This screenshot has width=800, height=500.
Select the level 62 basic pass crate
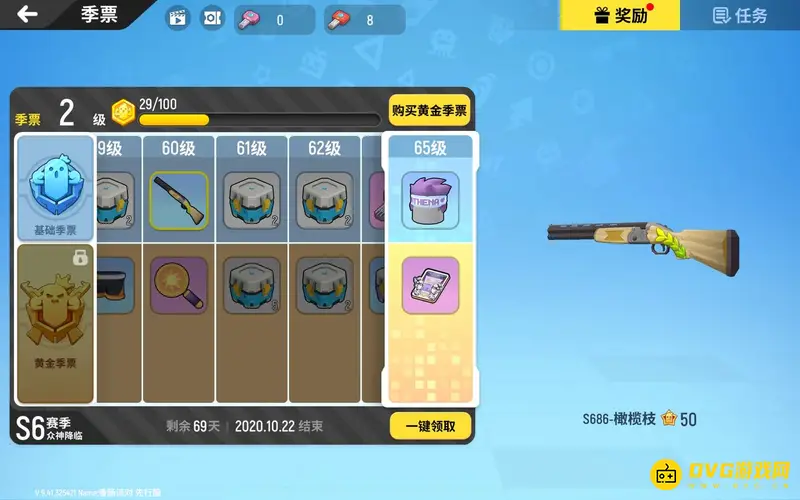pyautogui.click(x=325, y=200)
